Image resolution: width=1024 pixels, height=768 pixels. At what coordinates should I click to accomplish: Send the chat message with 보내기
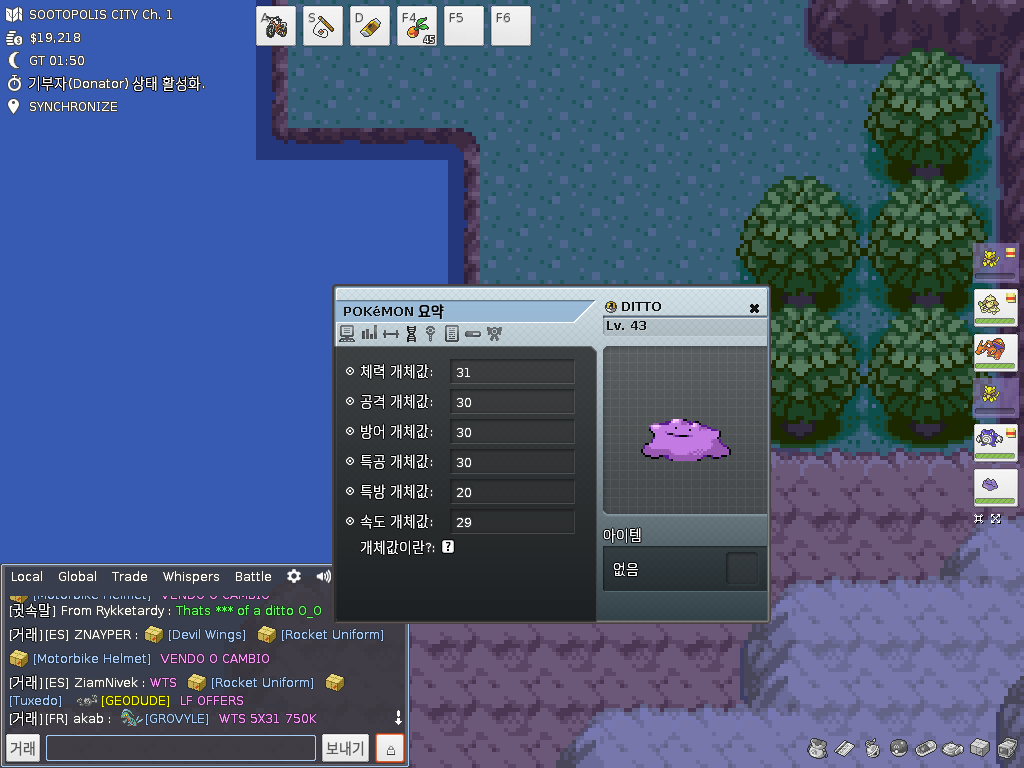click(345, 748)
